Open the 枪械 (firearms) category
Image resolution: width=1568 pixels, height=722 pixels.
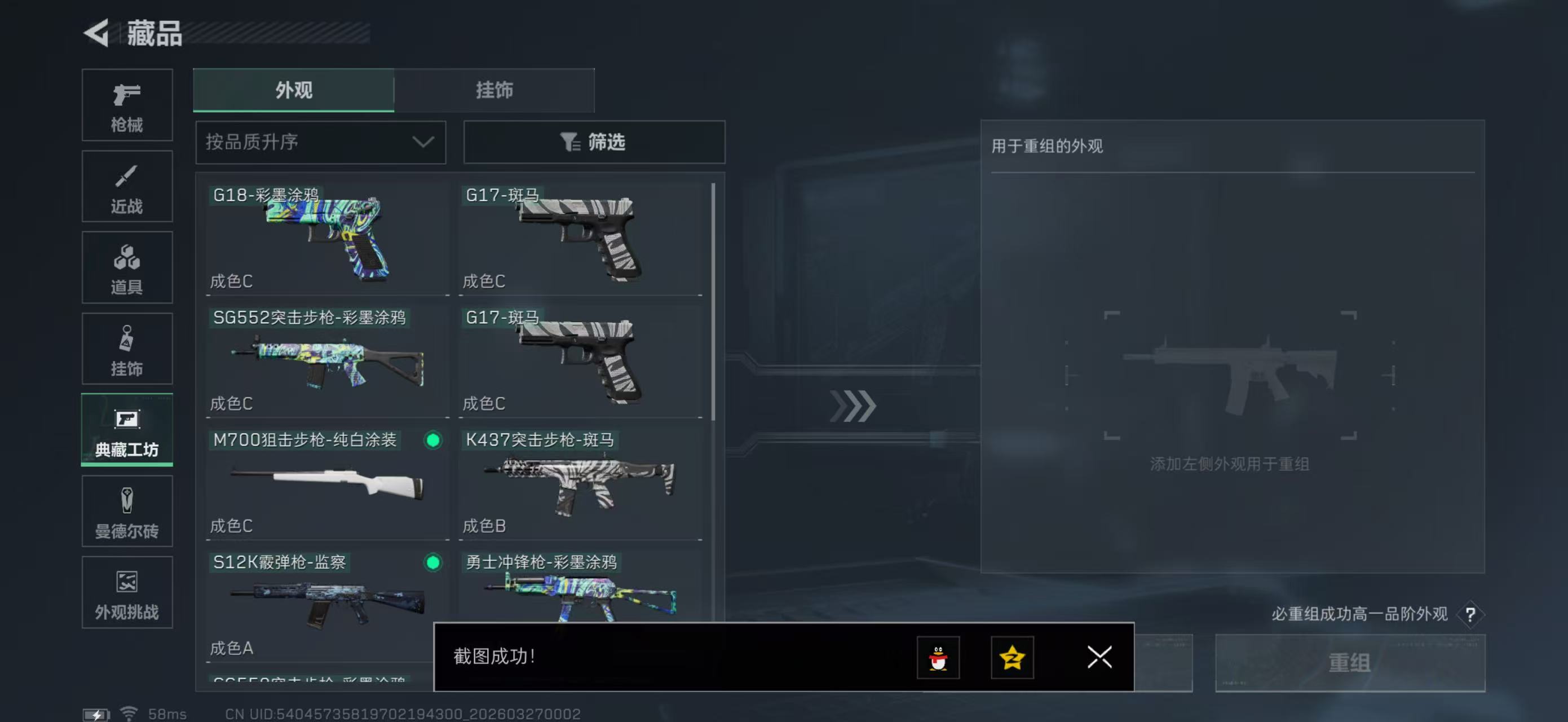[127, 105]
